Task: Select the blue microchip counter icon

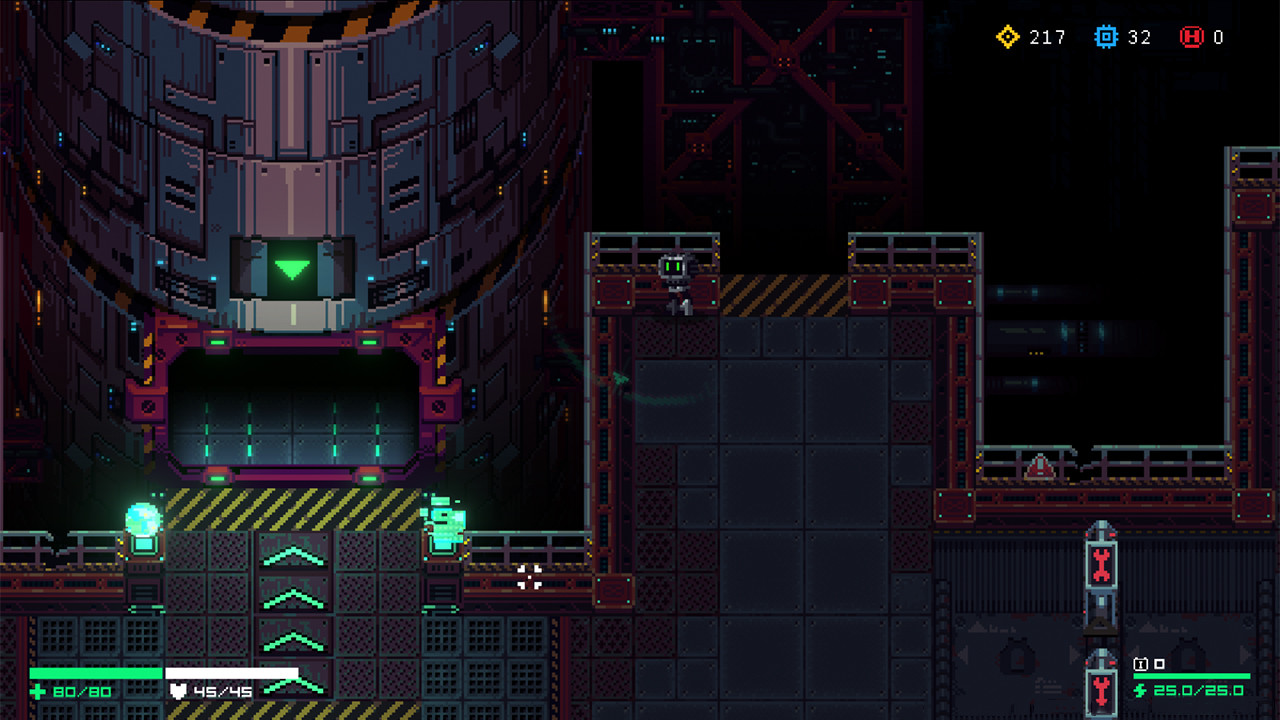Action: [1108, 38]
